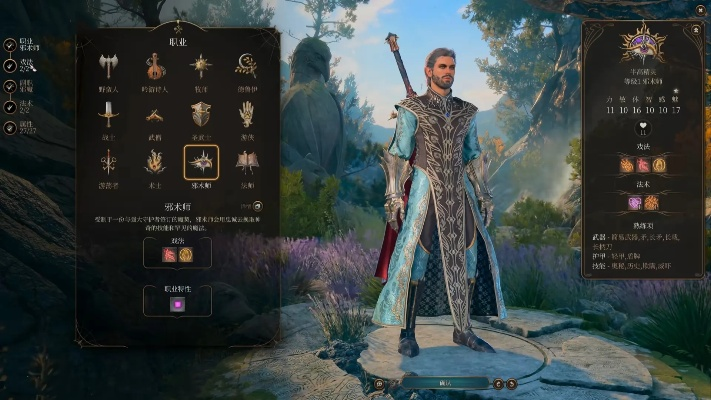Screen dimensions: 711x400
Task: Open the 职业 (class) step in the sidebar
Action: [10, 45]
